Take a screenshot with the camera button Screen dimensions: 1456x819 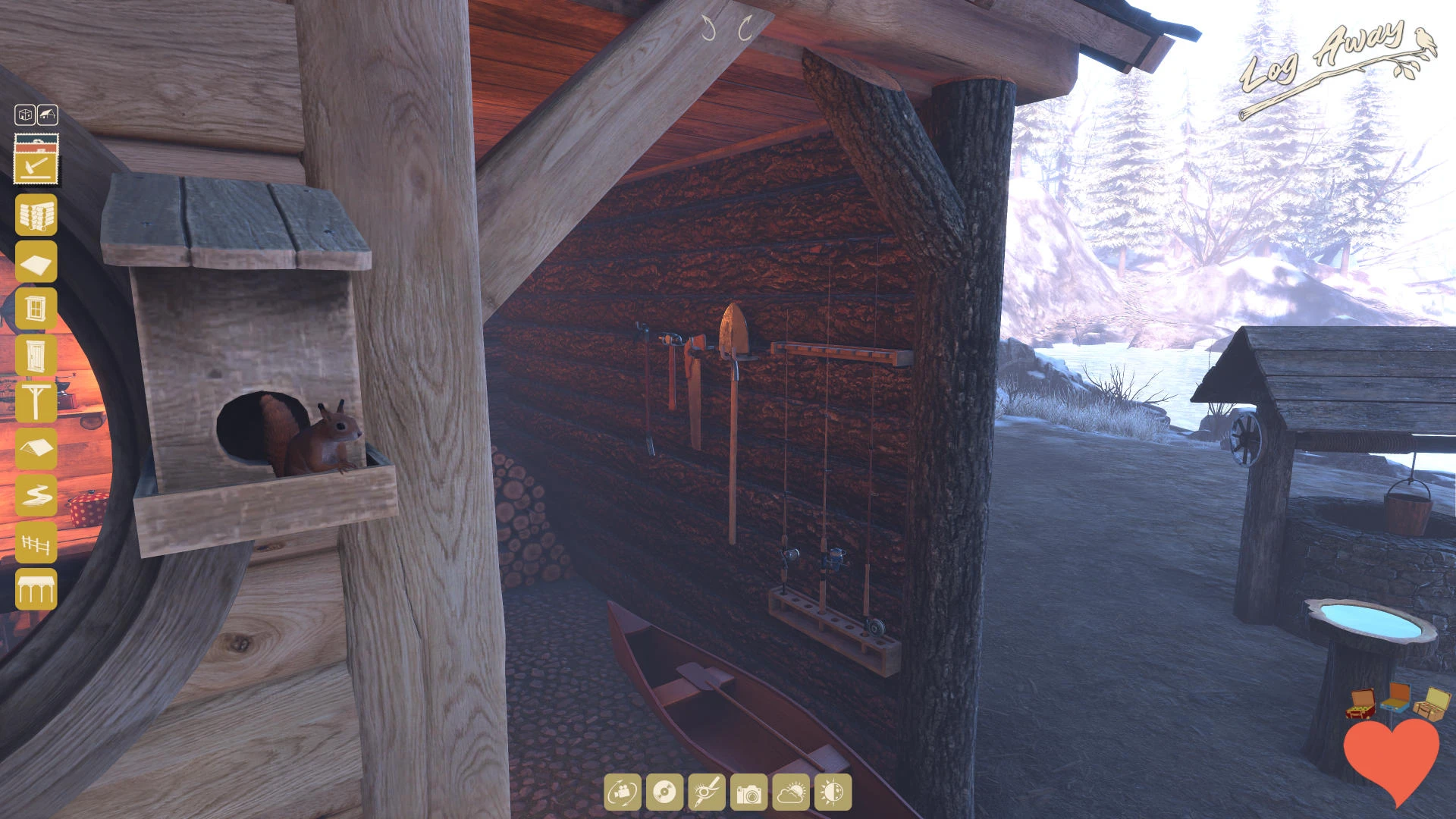[x=748, y=792]
